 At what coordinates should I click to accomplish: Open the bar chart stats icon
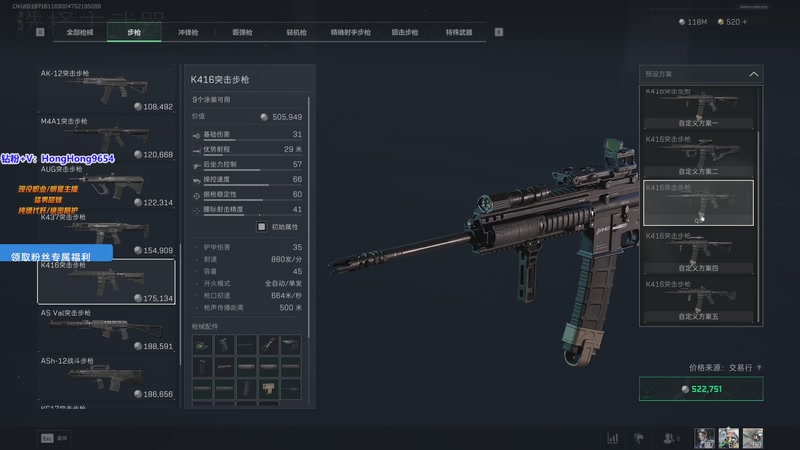(612, 438)
